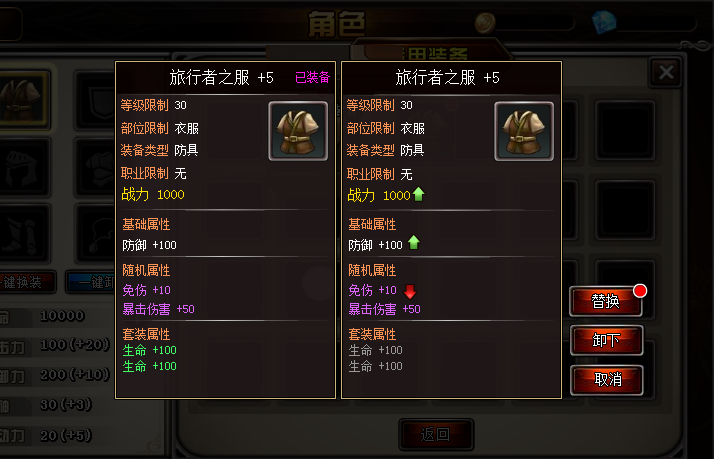Image resolution: width=714 pixels, height=459 pixels.
Task: Select the helmet equipment slot
Action: tap(25, 165)
